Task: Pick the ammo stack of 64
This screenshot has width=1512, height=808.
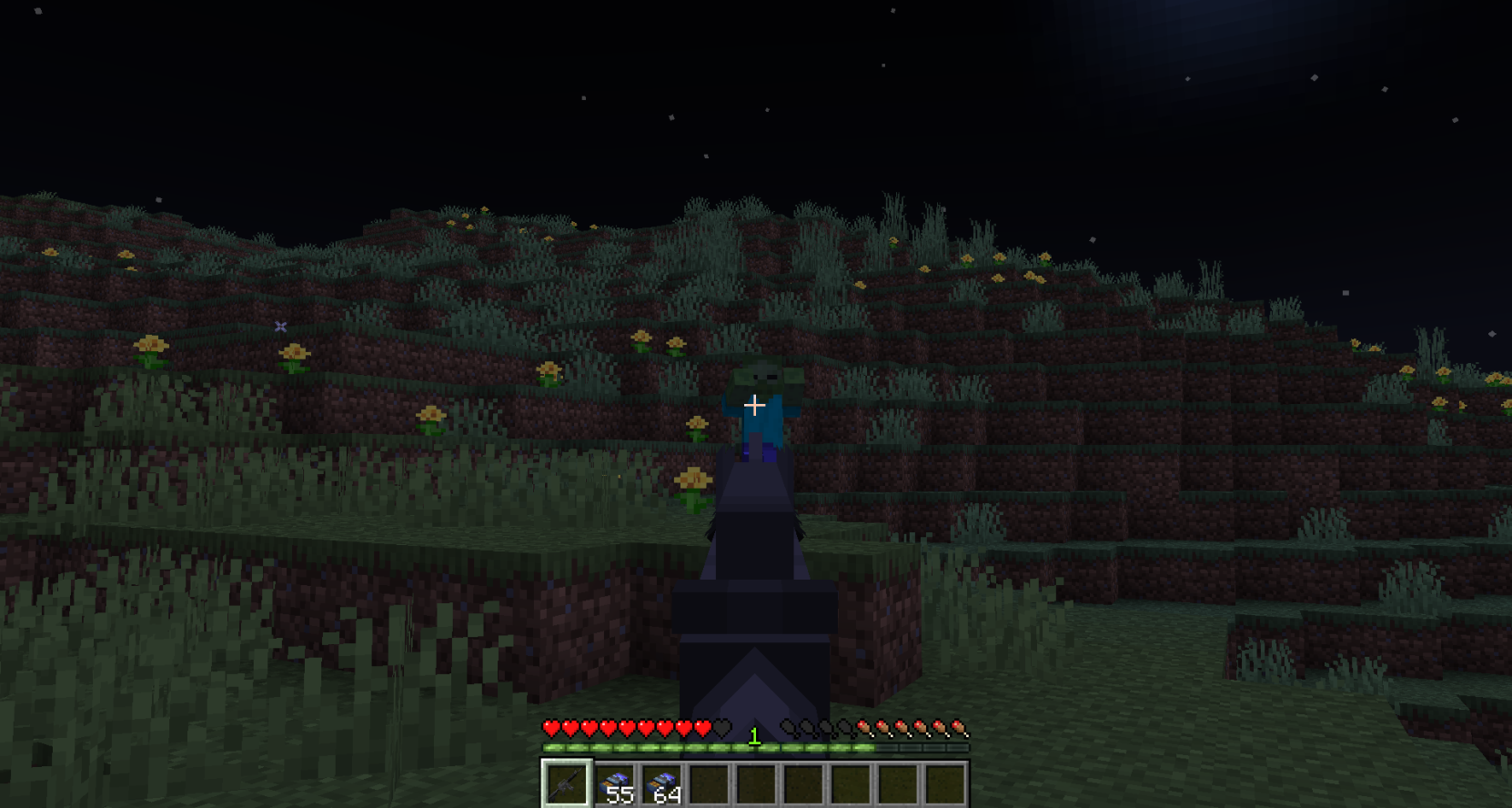Action: tap(663, 784)
